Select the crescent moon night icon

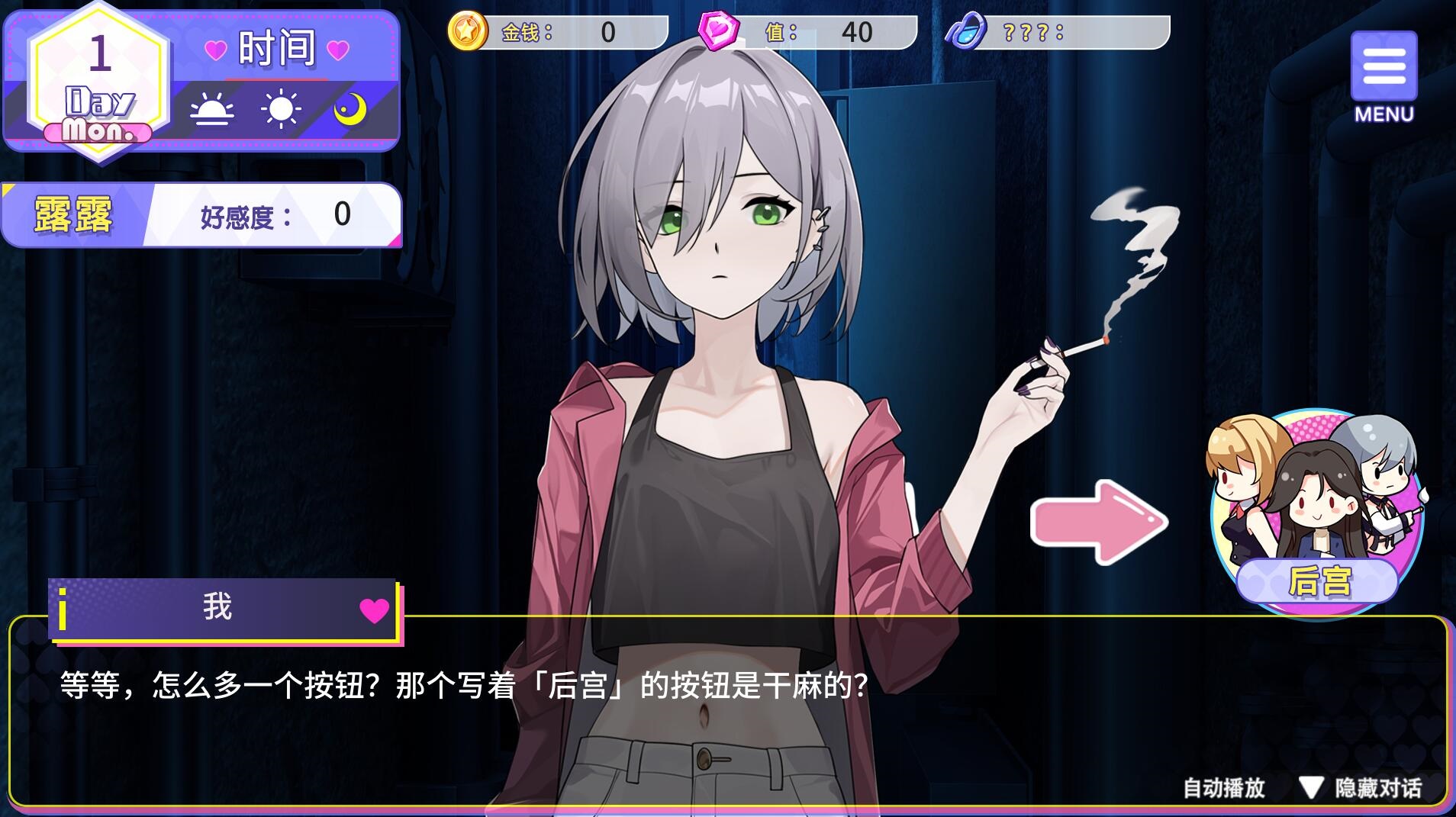coord(350,110)
